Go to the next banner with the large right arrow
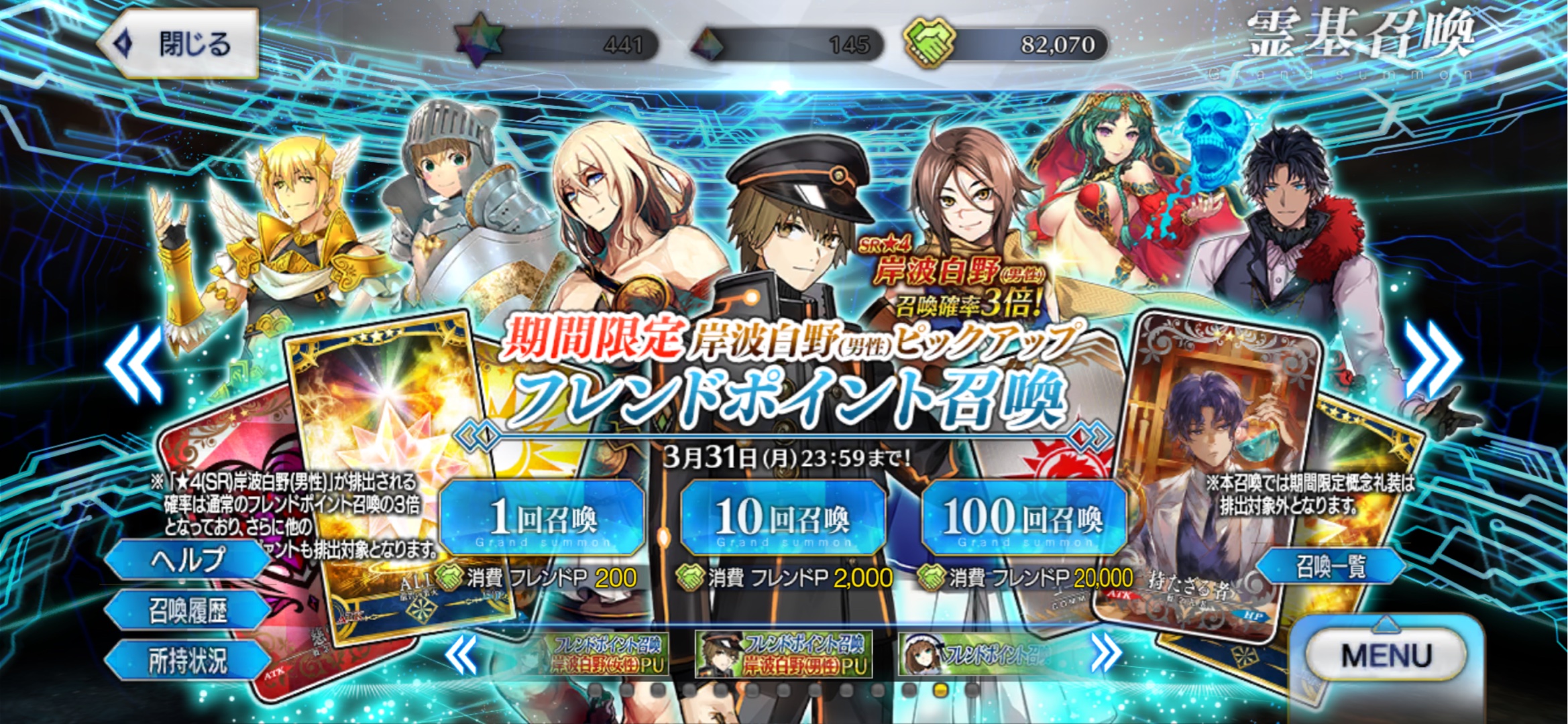The width and height of the screenshot is (1568, 724). coord(1433,360)
